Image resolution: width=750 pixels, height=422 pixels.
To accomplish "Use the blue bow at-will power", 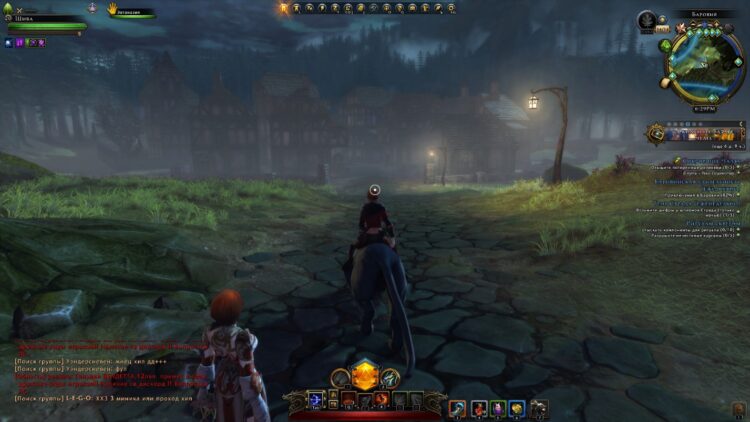I will pos(316,400).
